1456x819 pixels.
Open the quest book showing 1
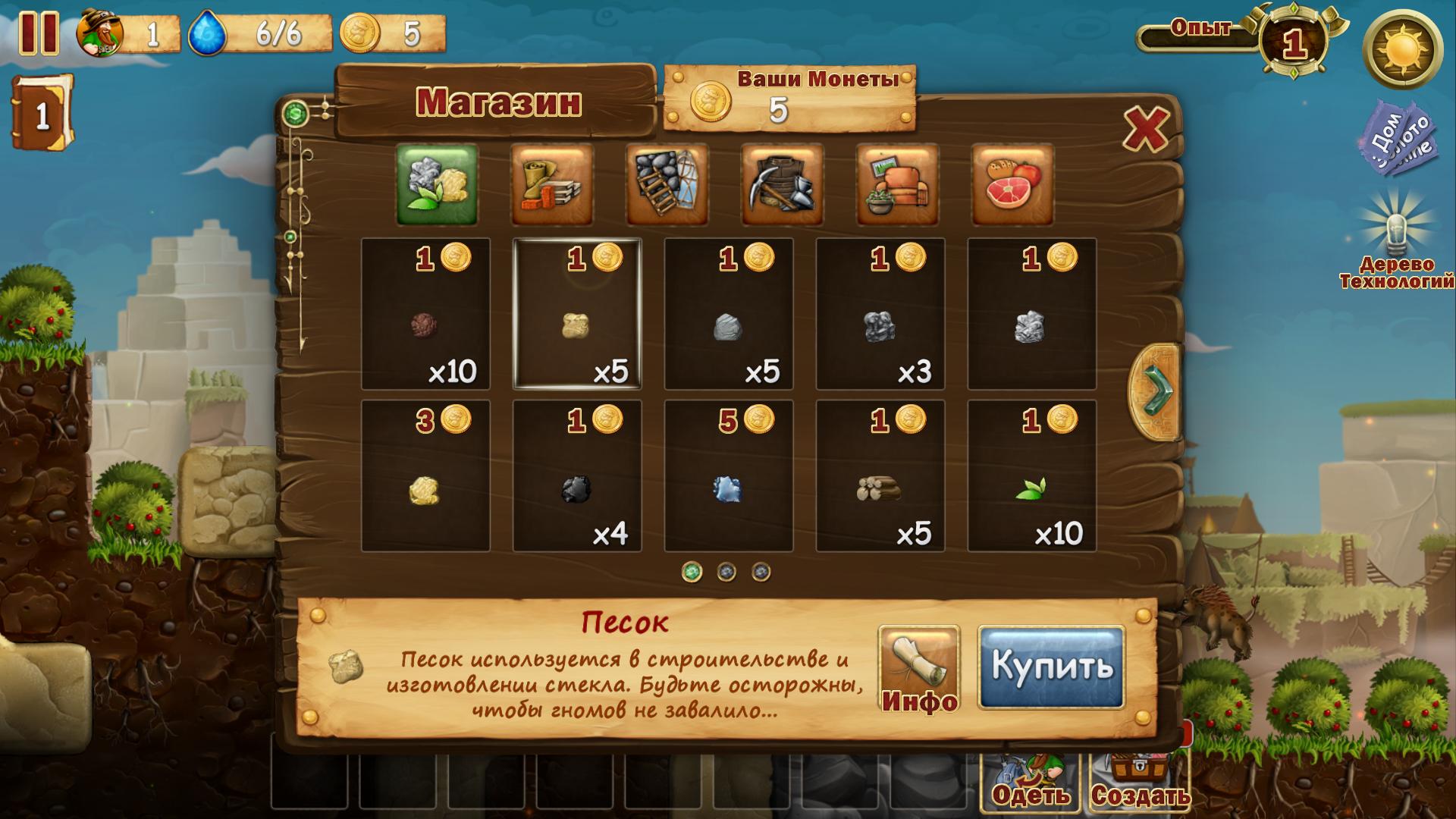point(42,114)
